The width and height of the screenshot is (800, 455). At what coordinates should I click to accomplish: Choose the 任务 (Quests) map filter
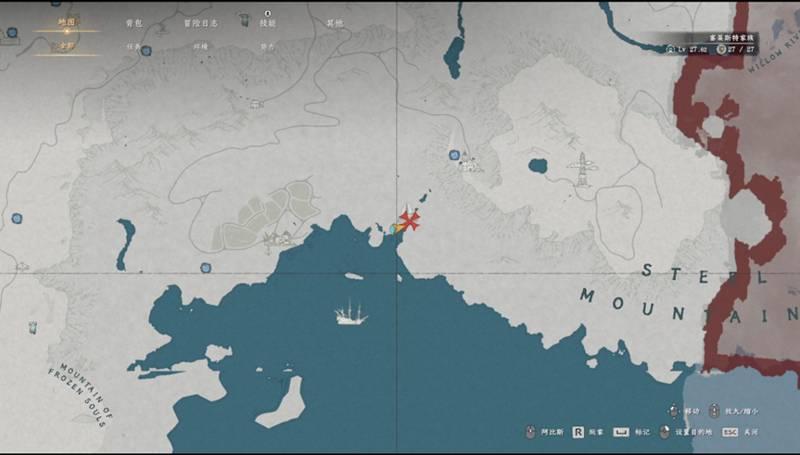134,46
